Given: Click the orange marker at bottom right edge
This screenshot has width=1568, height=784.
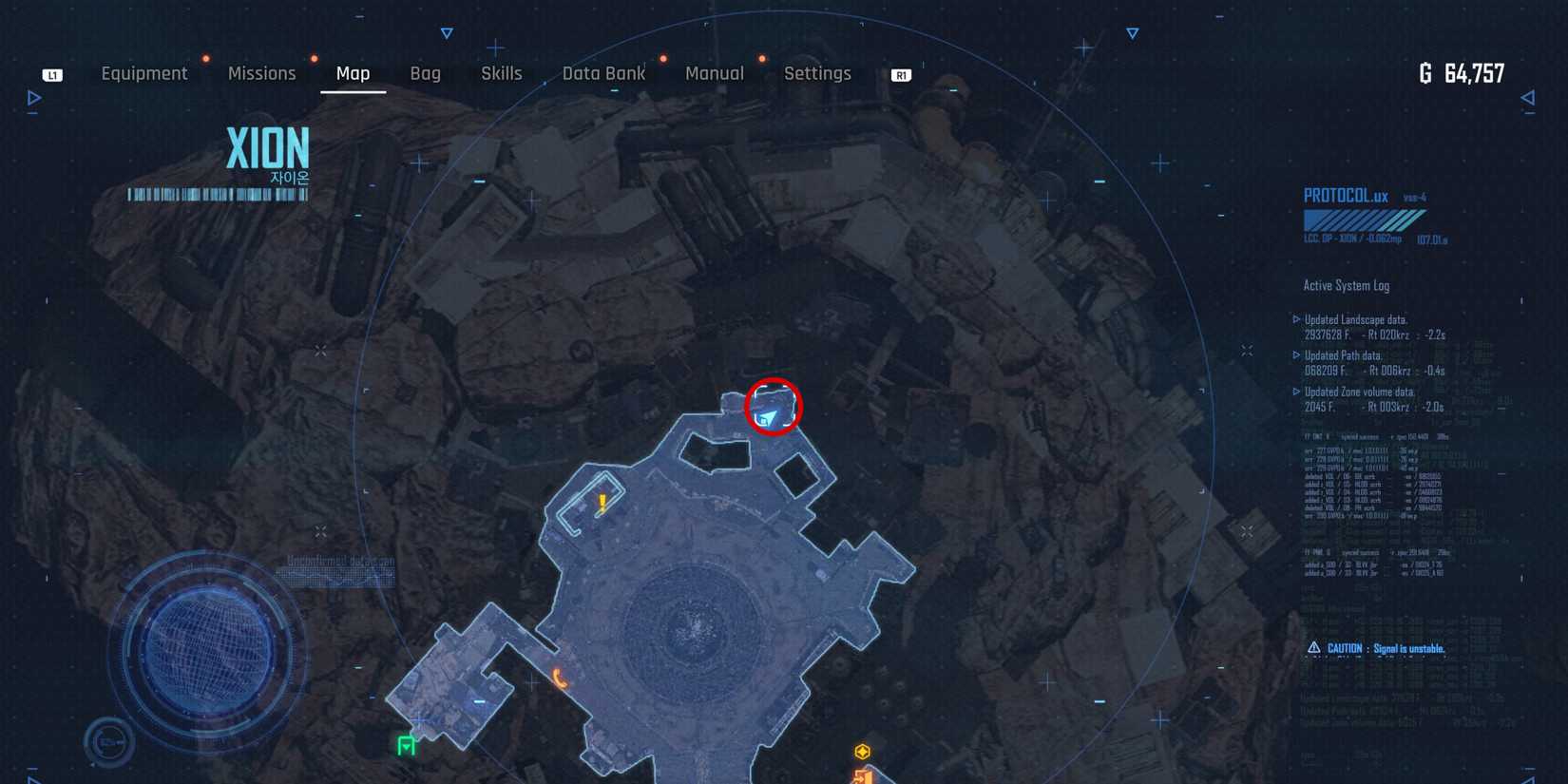Looking at the screenshot, I should 861,777.
